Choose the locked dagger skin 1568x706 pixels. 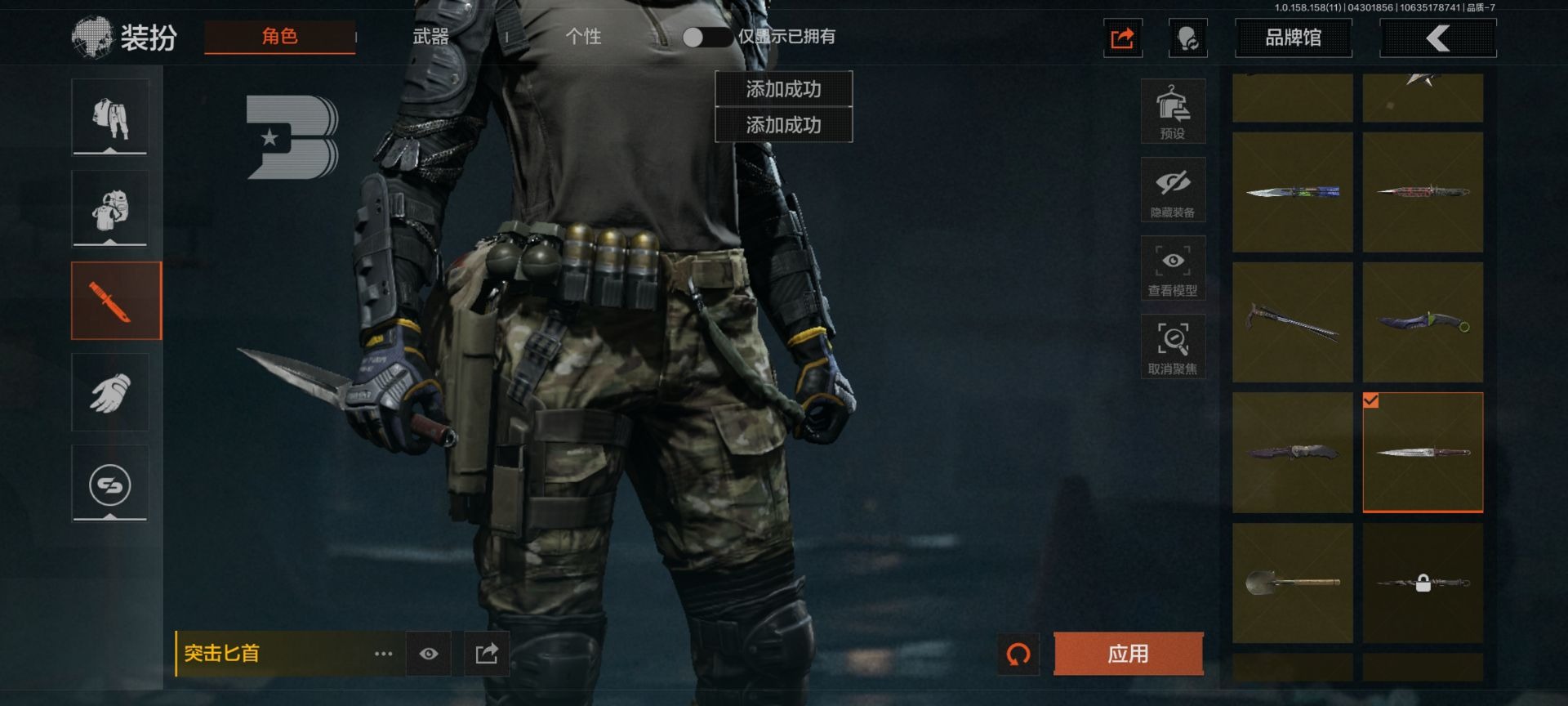click(1423, 583)
